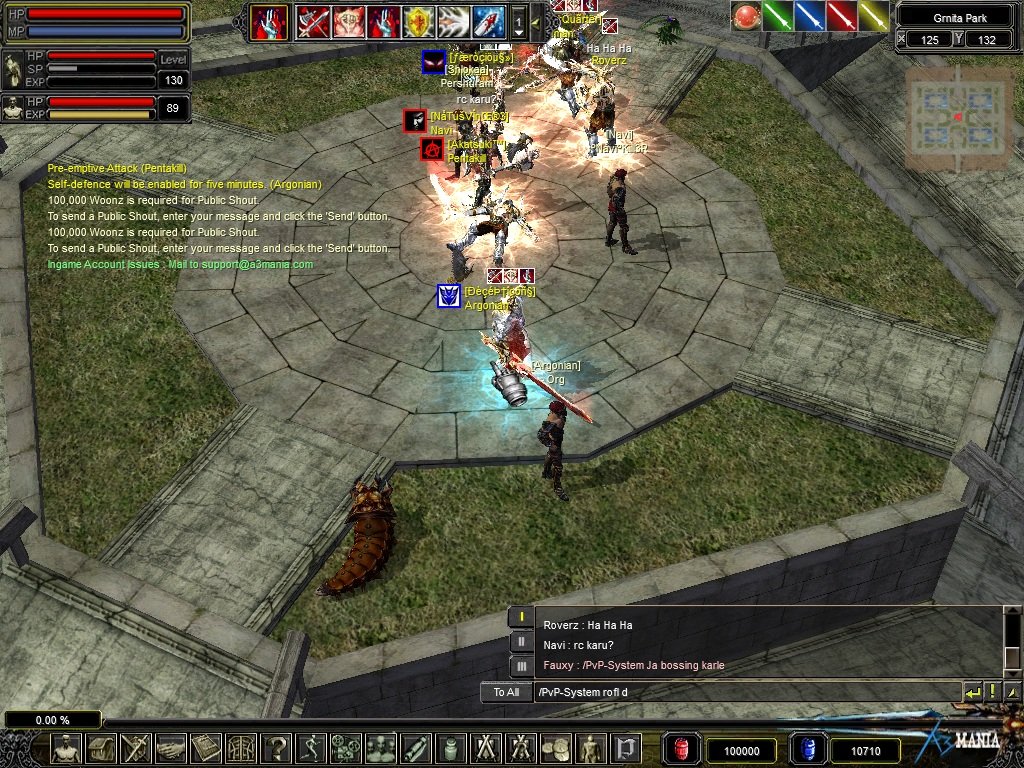The image size is (1024, 768).
Task: Pick the yellow sword icon
Action: (x=874, y=16)
